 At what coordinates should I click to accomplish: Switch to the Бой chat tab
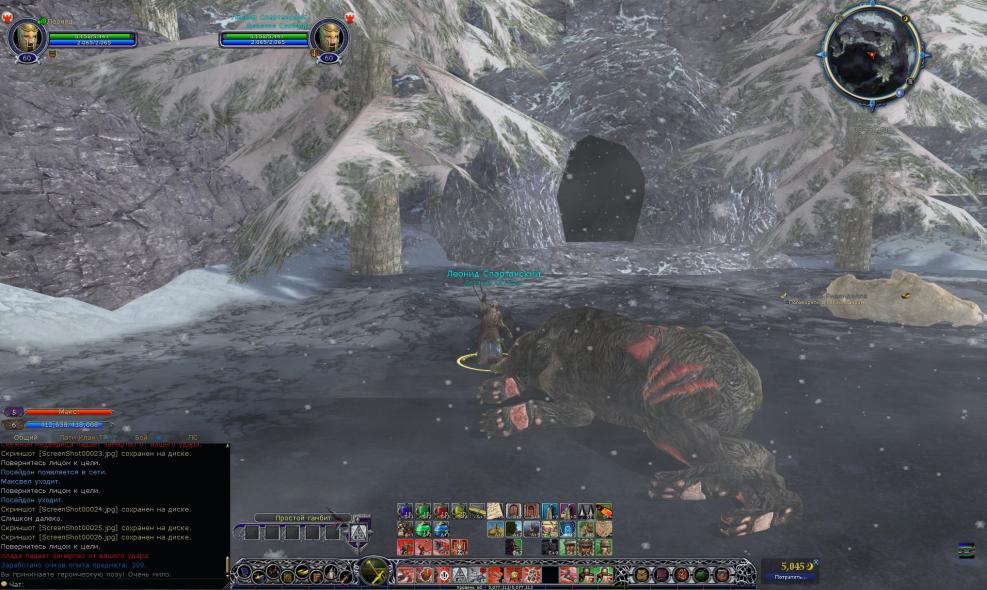142,438
